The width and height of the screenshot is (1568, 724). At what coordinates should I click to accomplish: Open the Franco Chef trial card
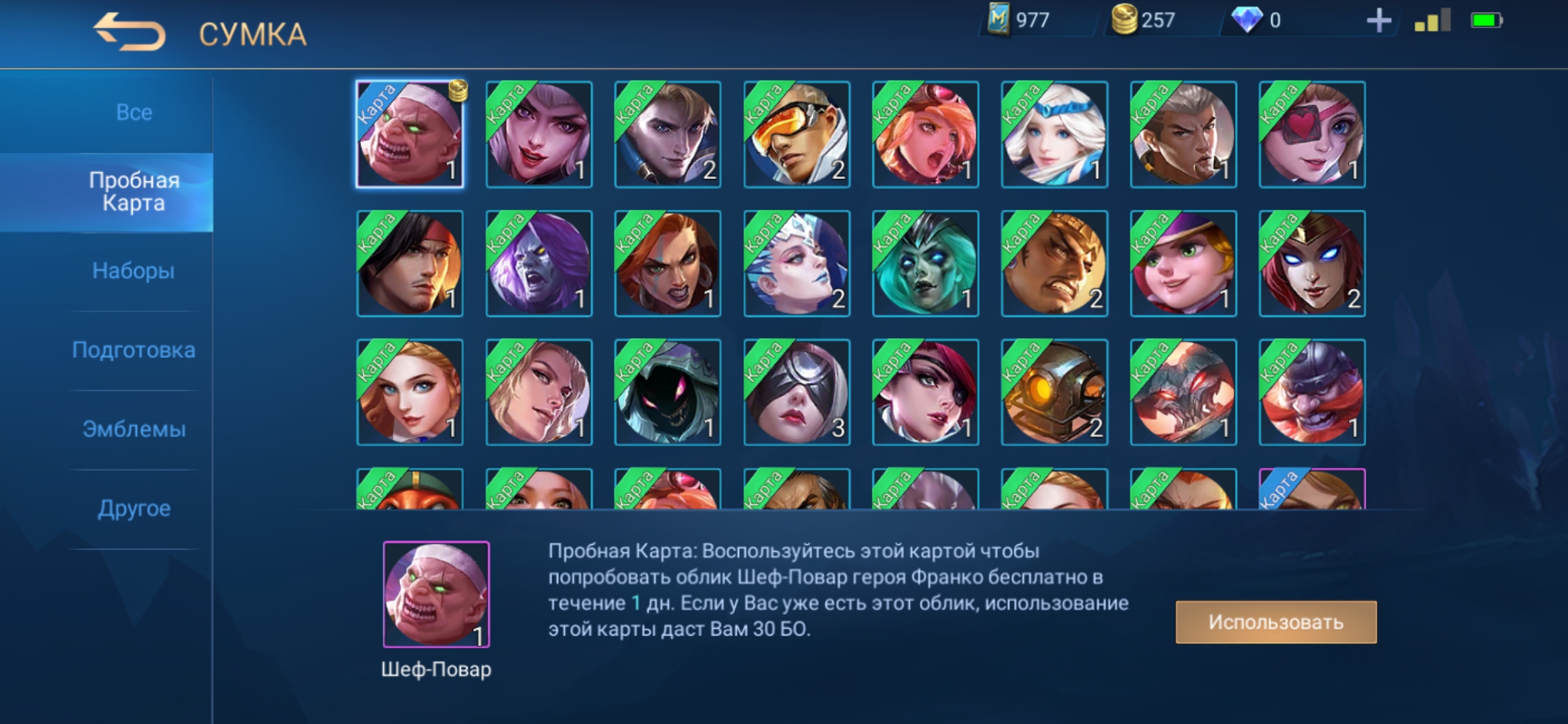[x=409, y=133]
